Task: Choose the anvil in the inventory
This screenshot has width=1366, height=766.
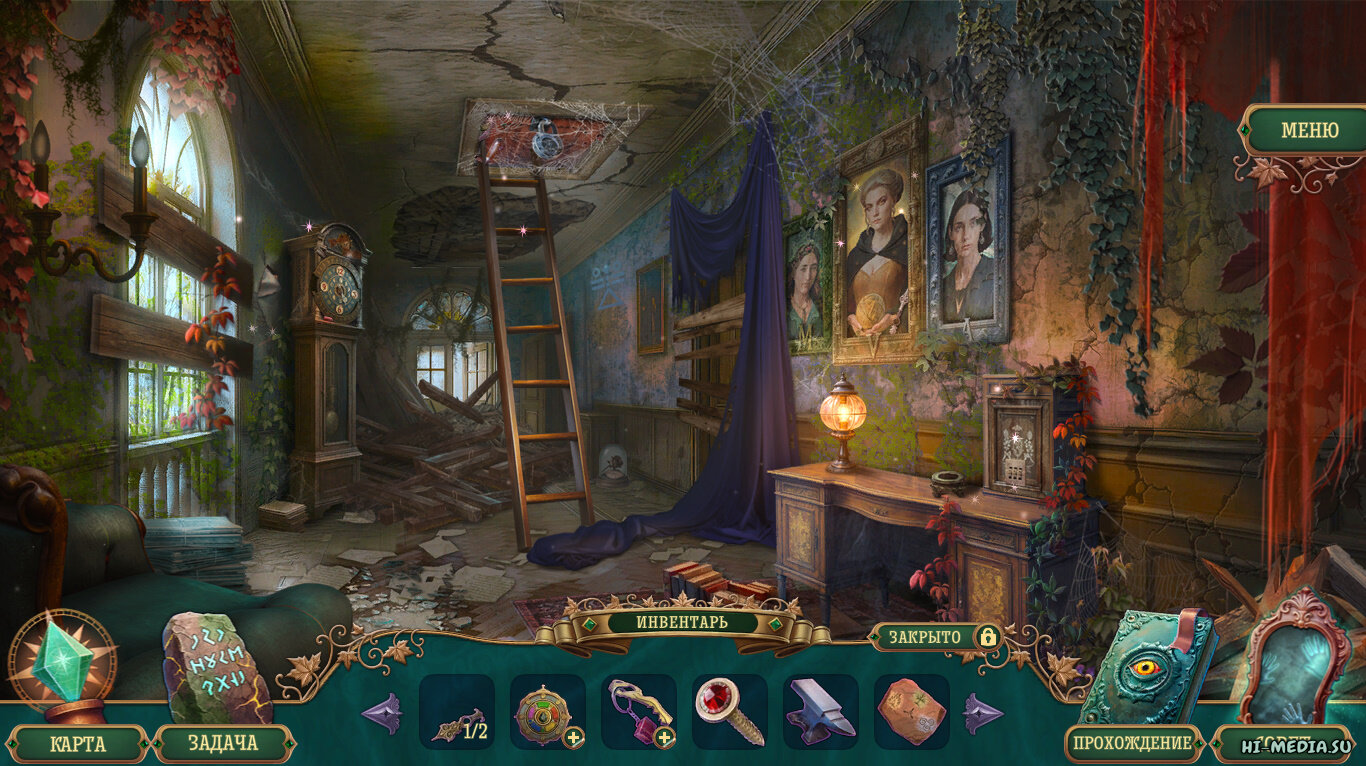Action: (x=820, y=711)
